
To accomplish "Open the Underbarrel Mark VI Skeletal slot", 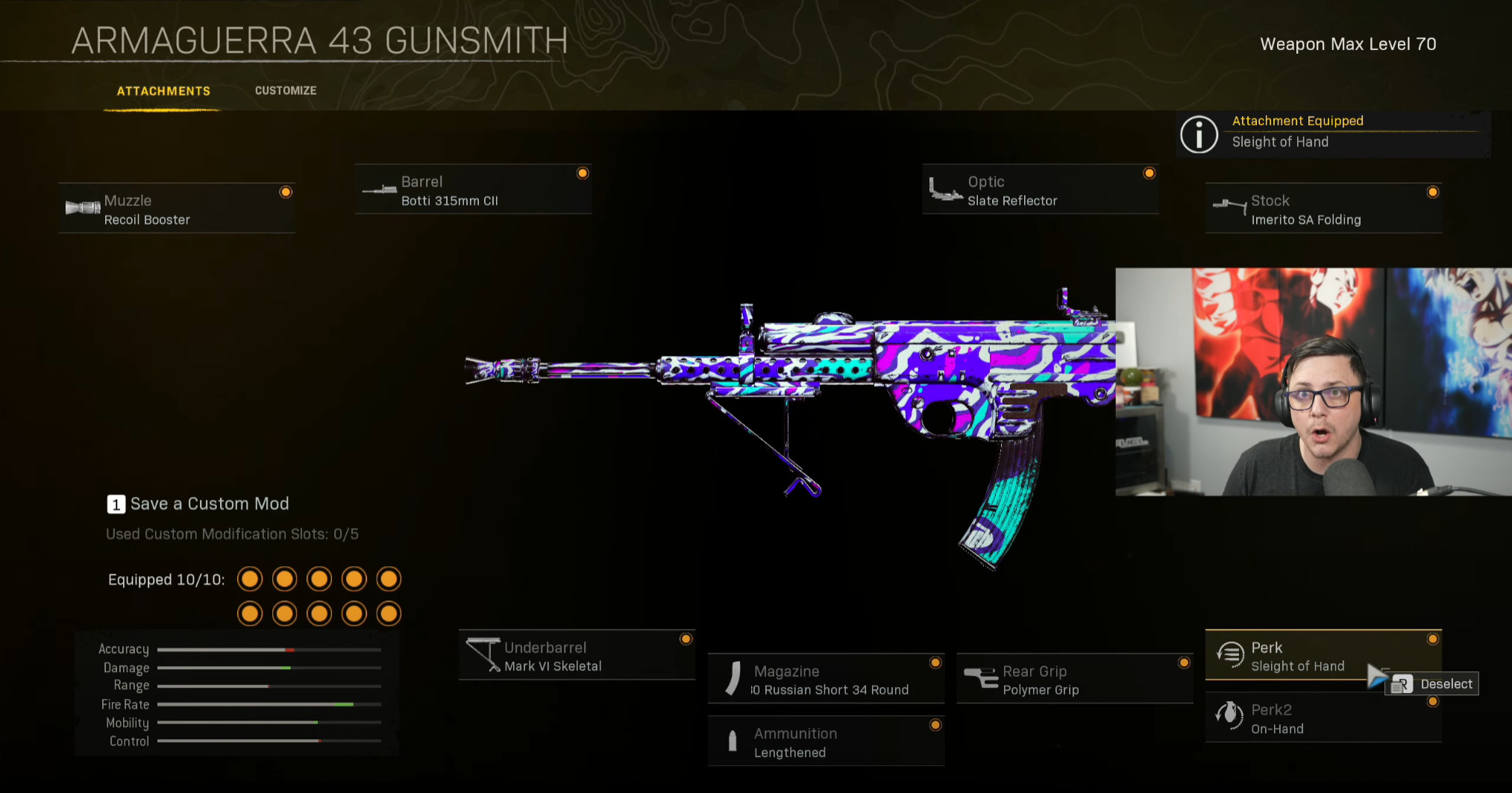I will 577,656.
